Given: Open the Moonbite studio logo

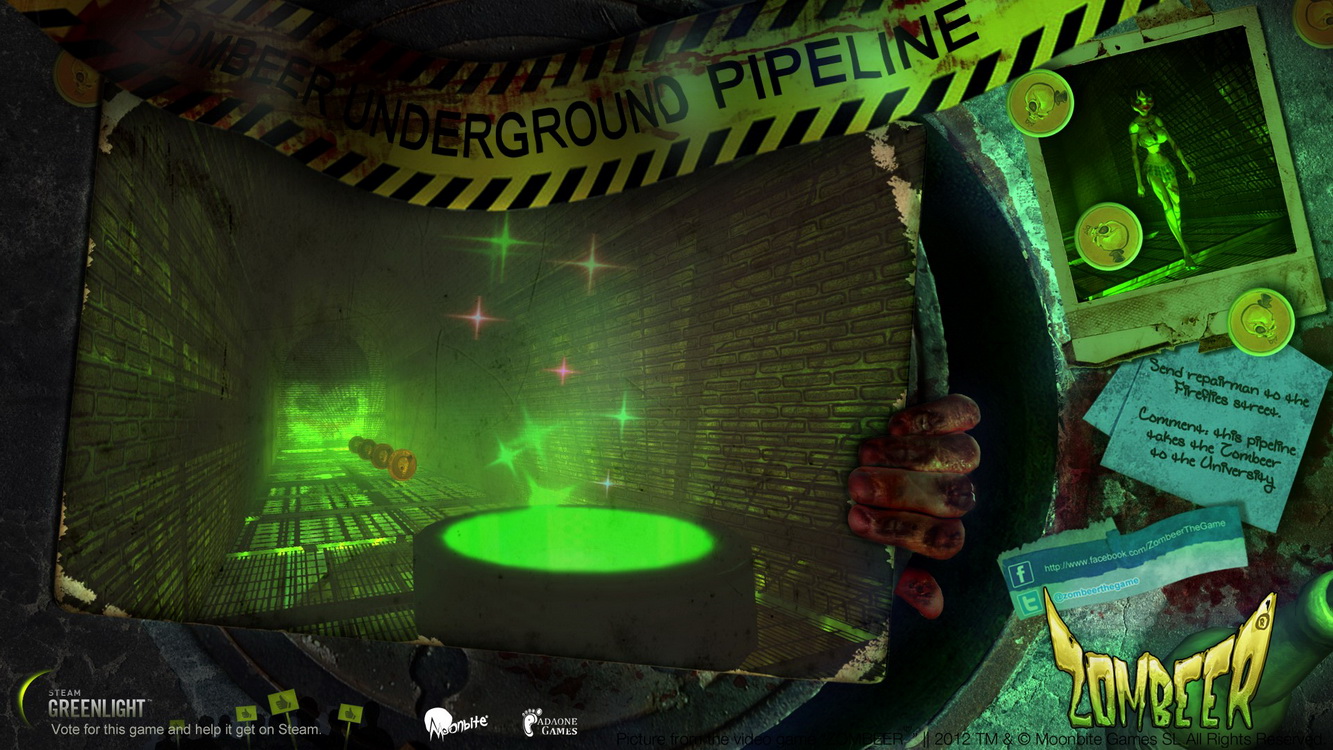Looking at the screenshot, I should click(x=455, y=721).
